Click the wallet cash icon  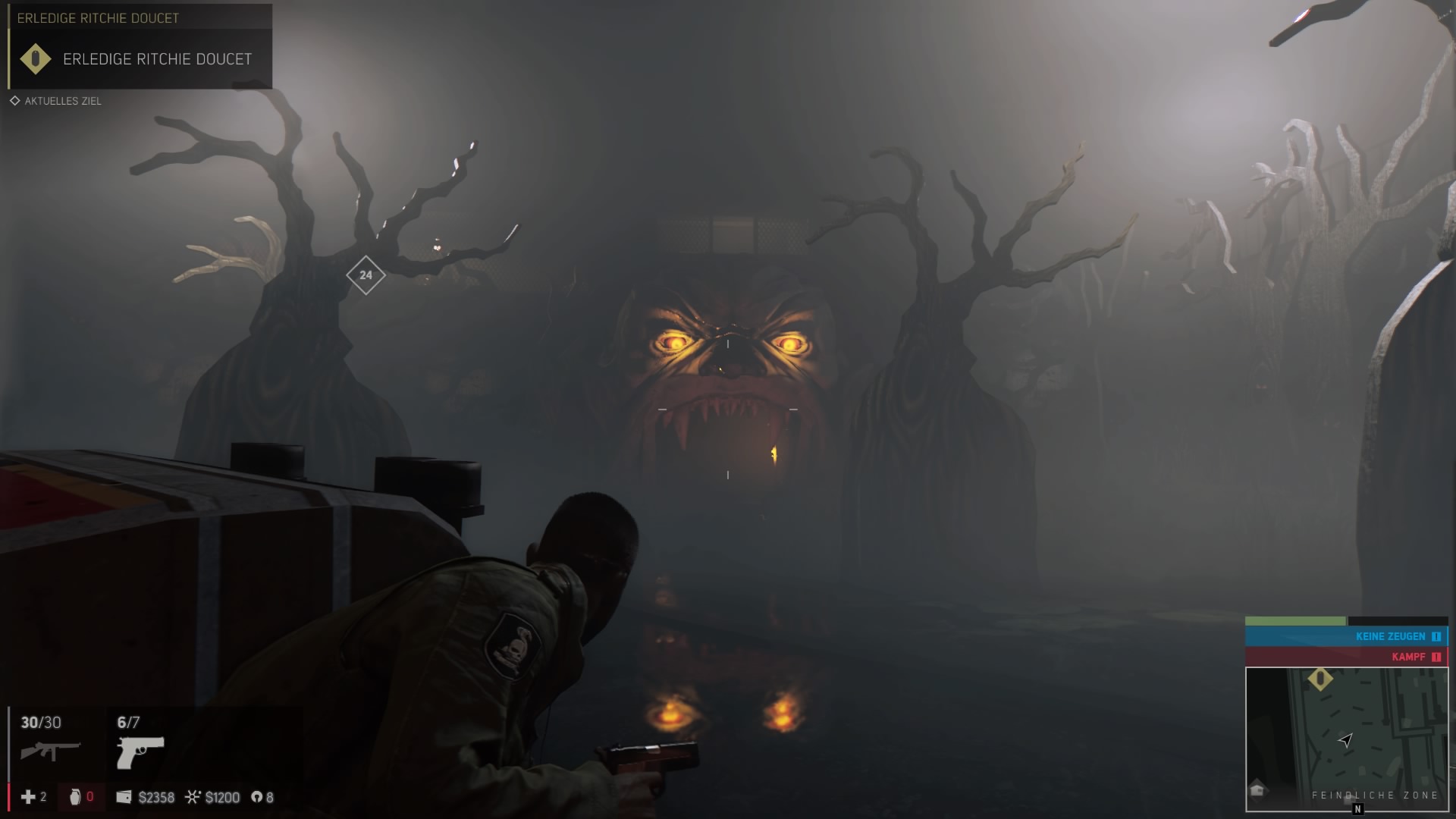click(x=124, y=797)
